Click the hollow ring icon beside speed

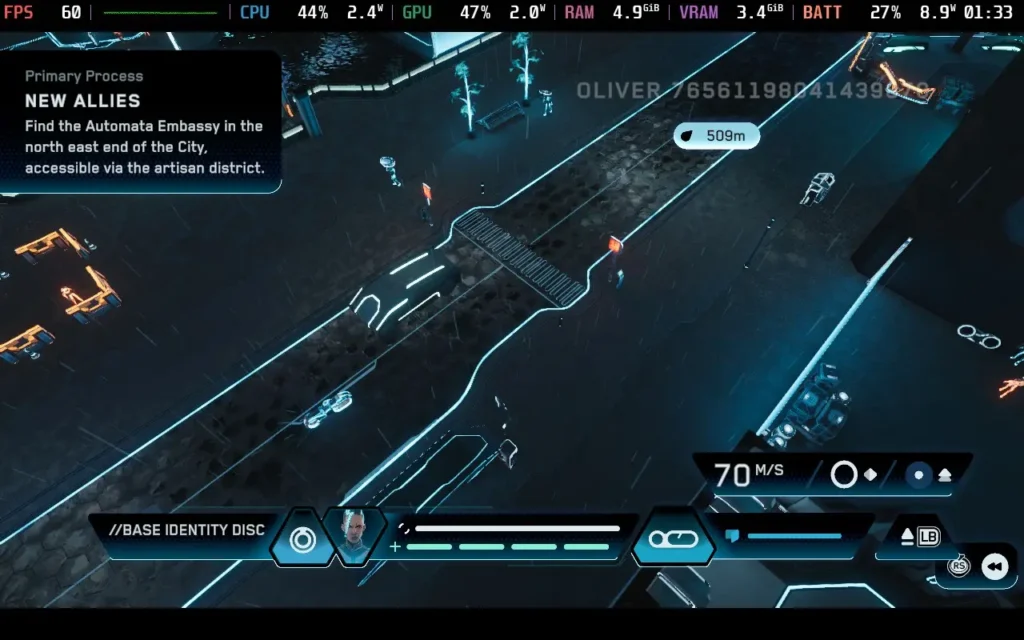(844, 475)
